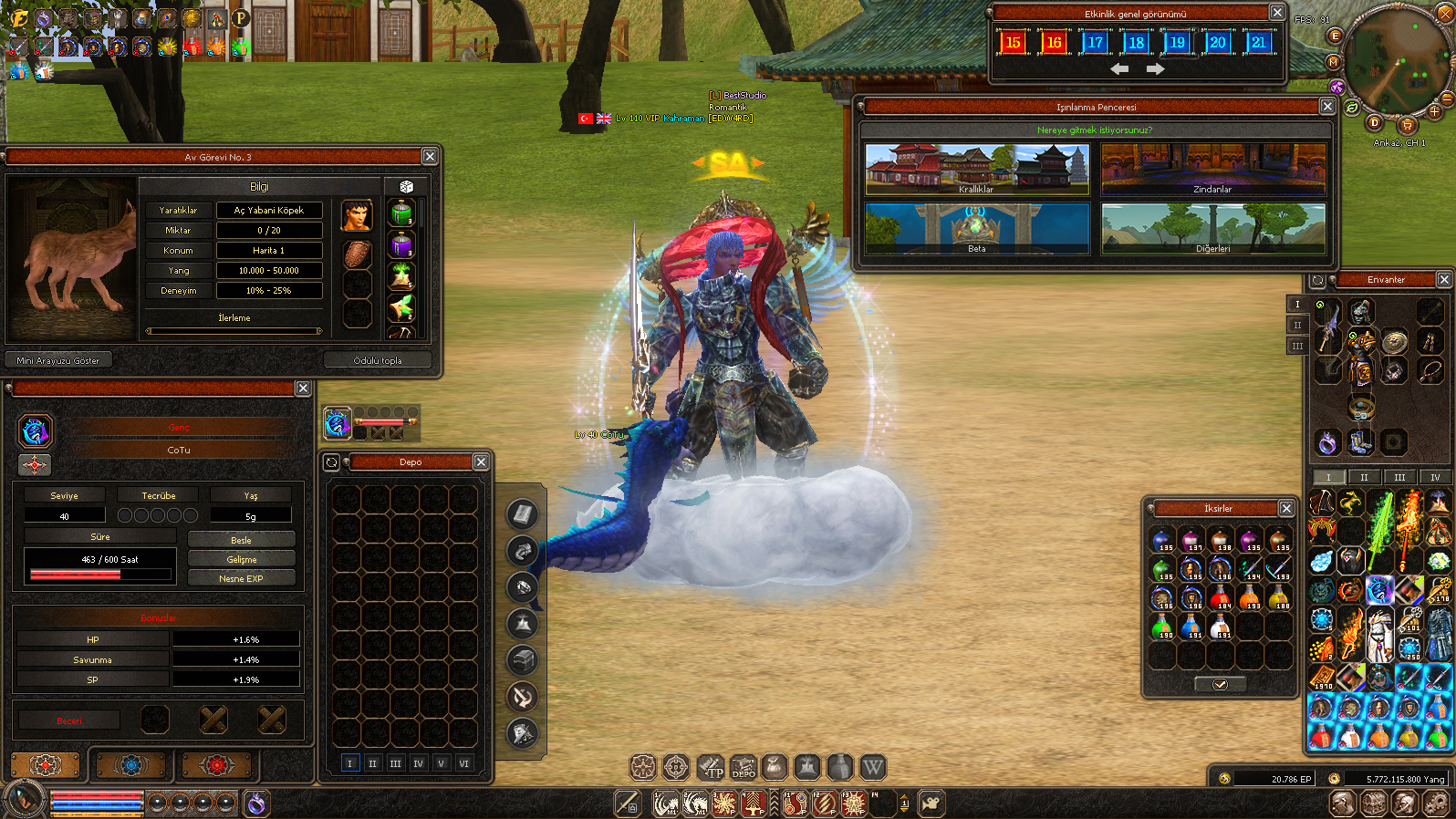Screen dimensions: 1456x819
Task: Confirm with the İksirler checkmark button
Action: [1220, 684]
